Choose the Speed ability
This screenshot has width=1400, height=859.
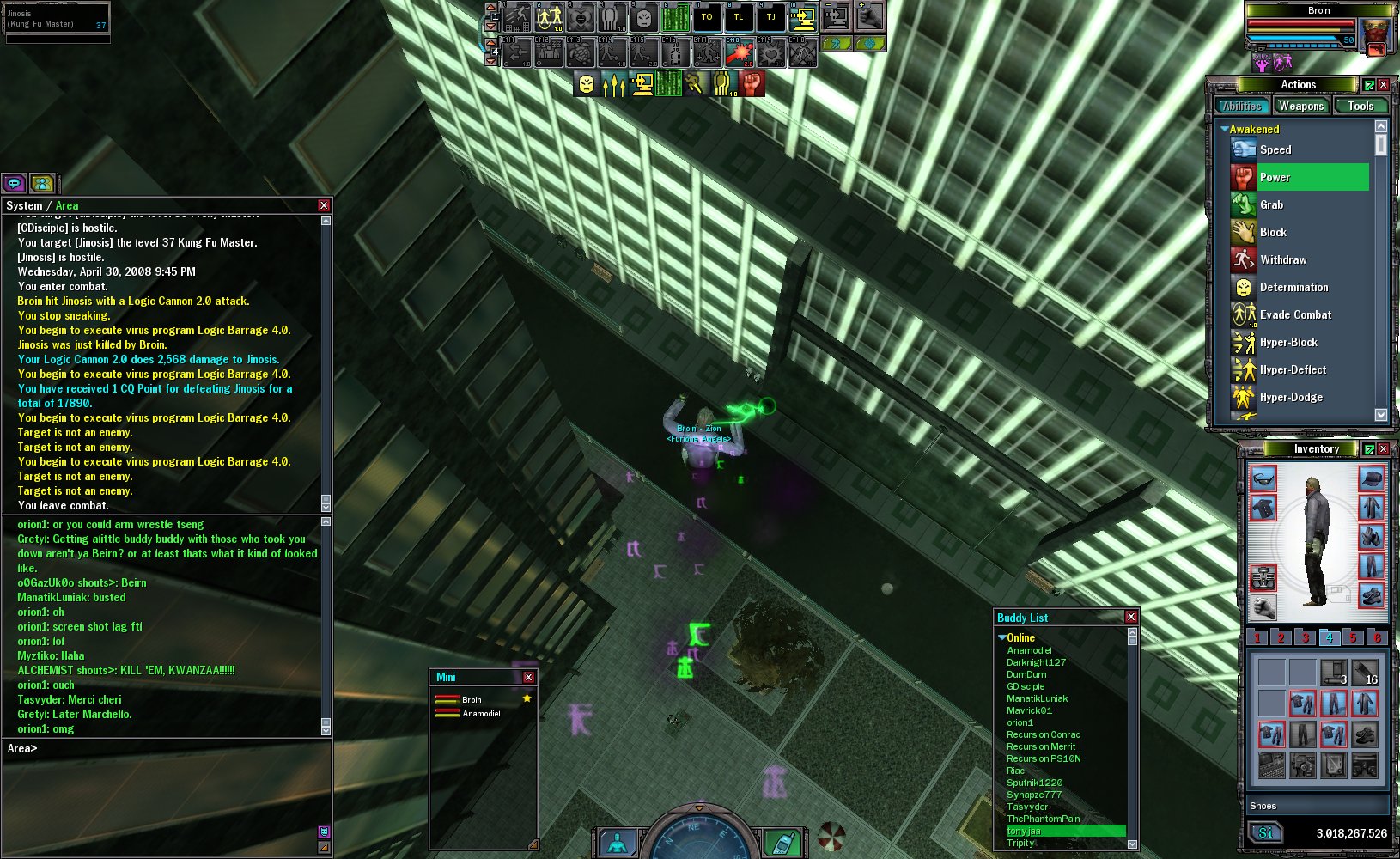click(x=1275, y=149)
